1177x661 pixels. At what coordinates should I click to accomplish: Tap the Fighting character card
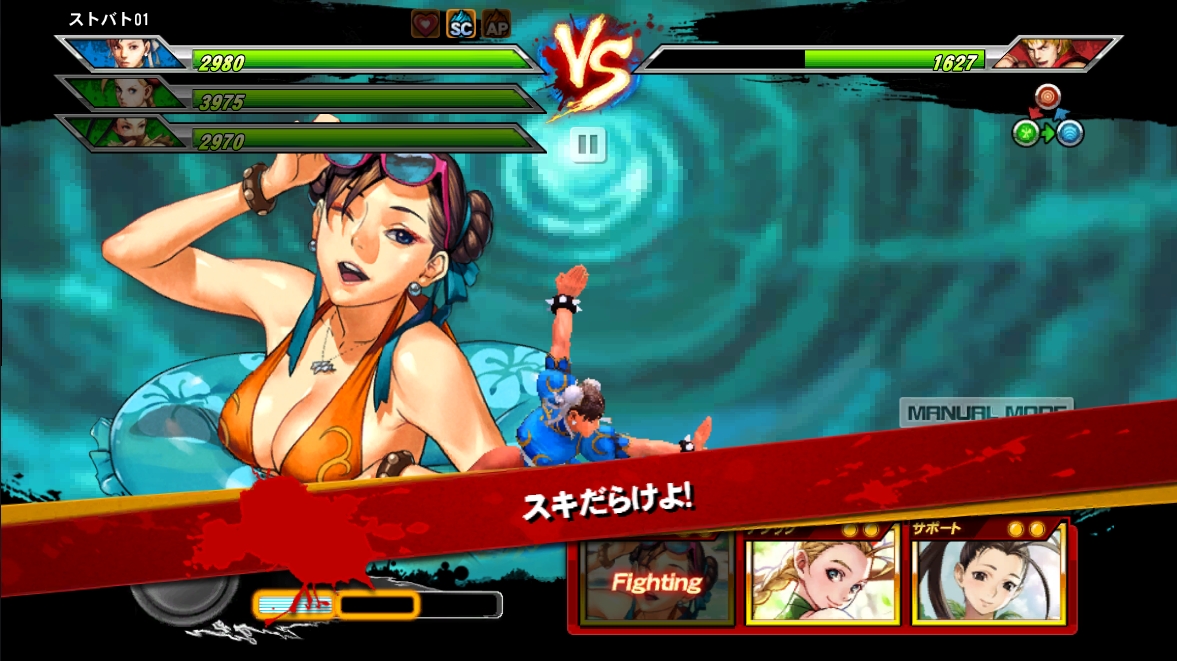657,580
